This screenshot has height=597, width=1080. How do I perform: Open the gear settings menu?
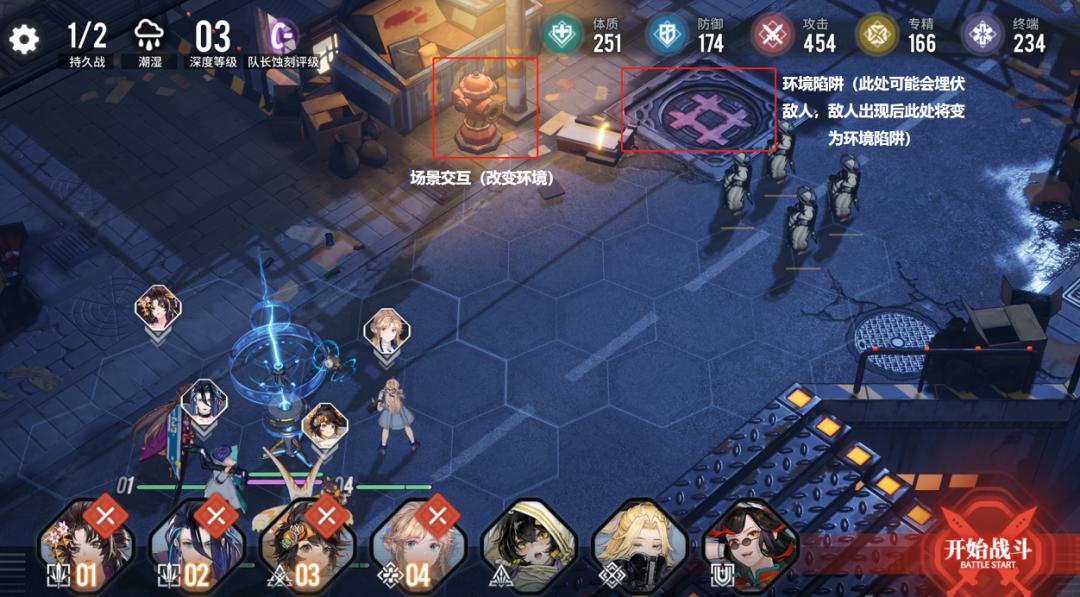[23, 39]
